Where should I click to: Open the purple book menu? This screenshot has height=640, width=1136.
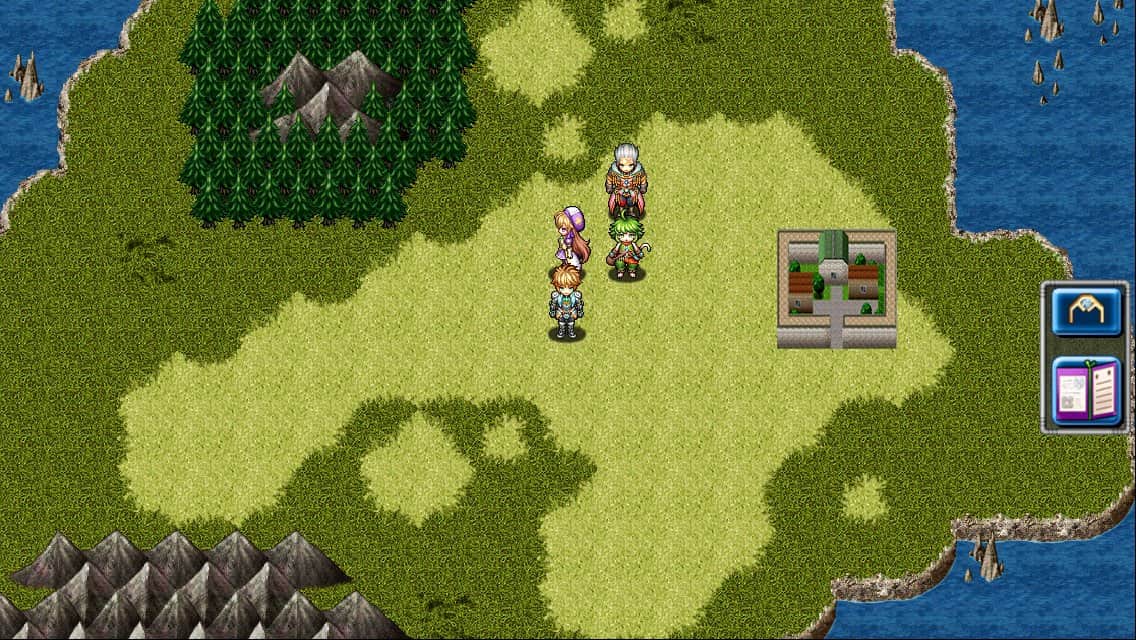click(1087, 391)
